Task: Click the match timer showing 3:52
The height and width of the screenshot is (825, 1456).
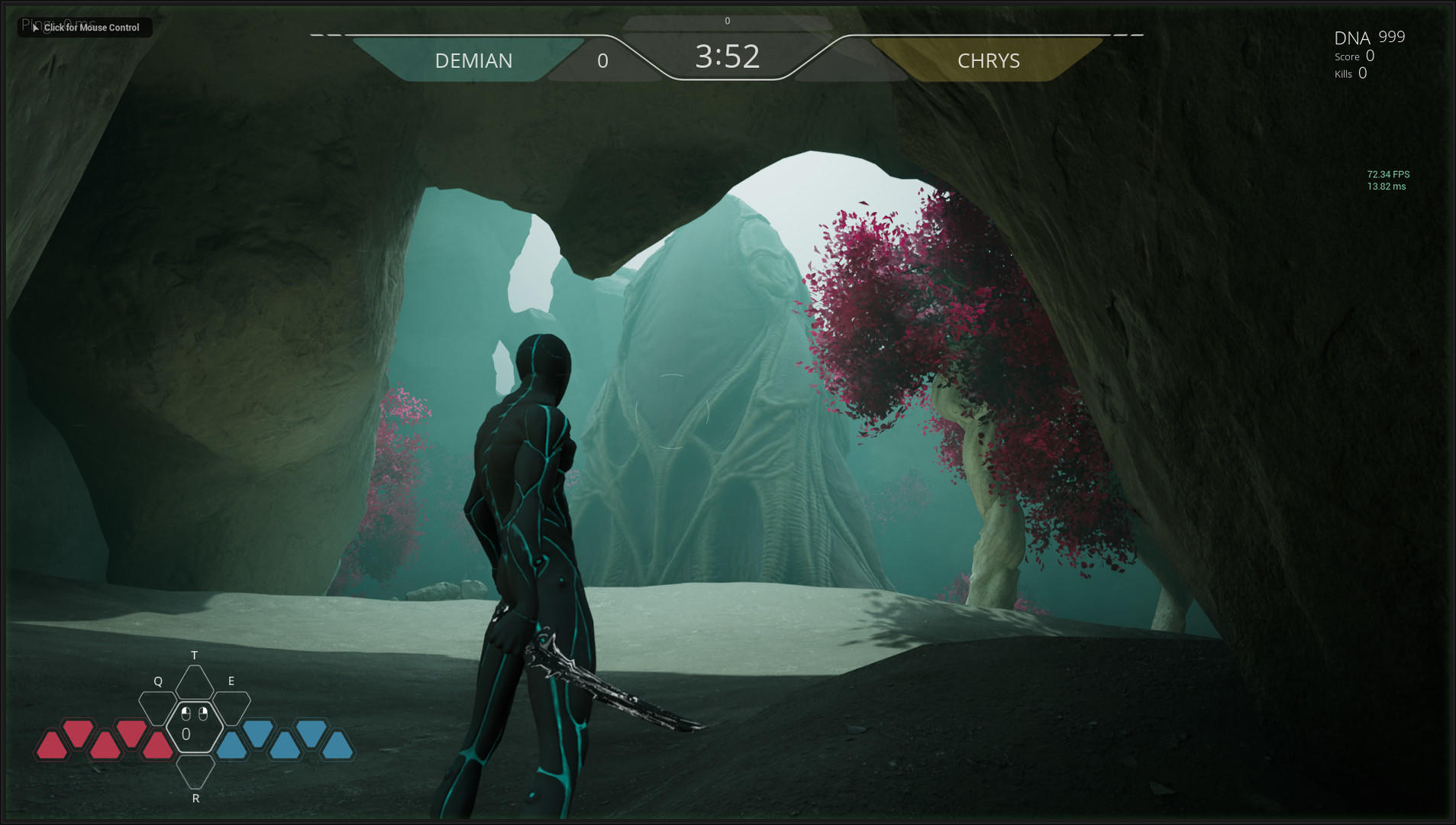Action: pyautogui.click(x=727, y=57)
